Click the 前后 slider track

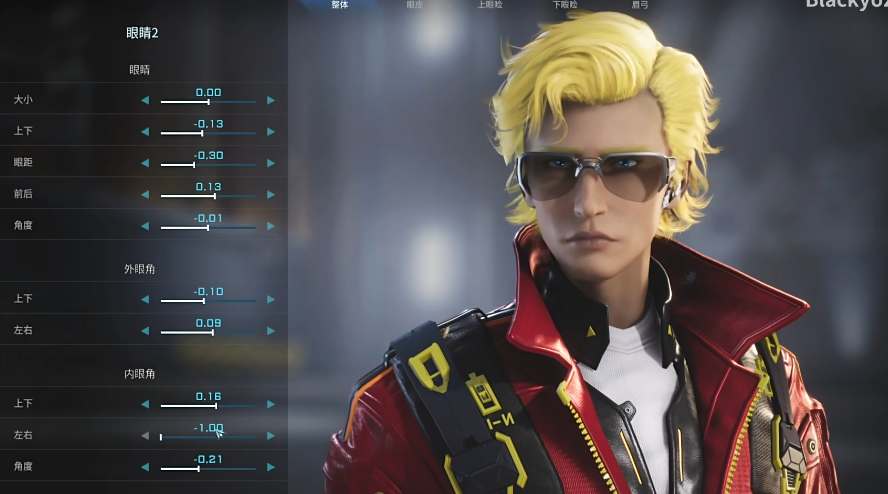(208, 195)
